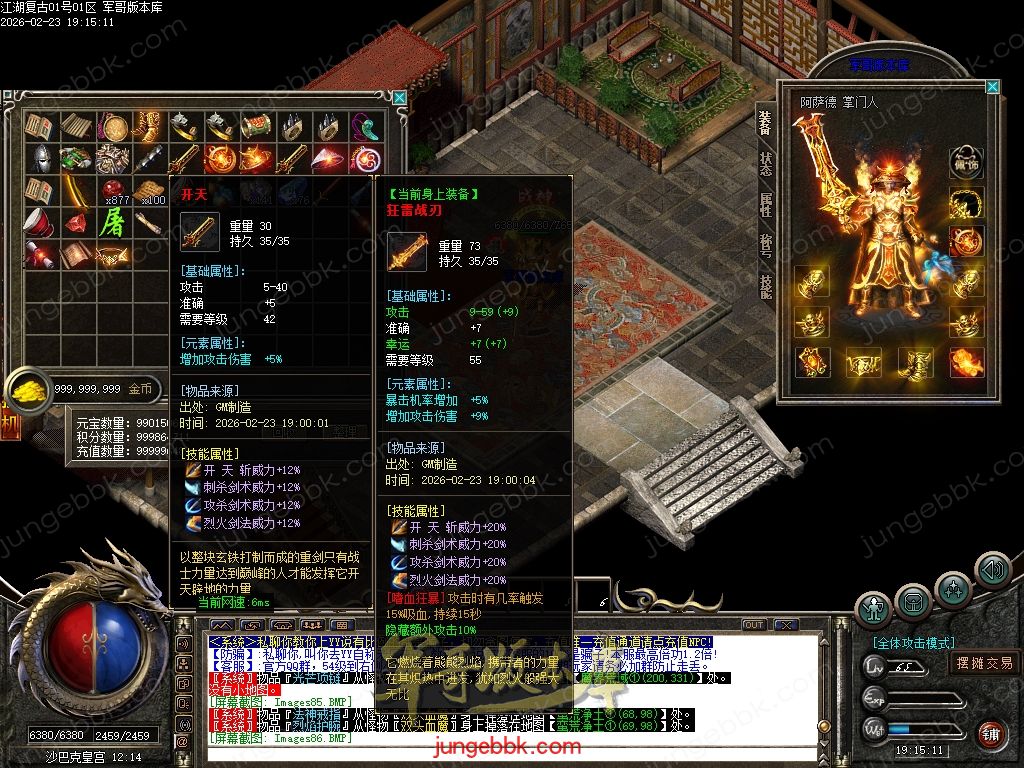Open the bag round button
The width and height of the screenshot is (1024, 768).
click(913, 600)
